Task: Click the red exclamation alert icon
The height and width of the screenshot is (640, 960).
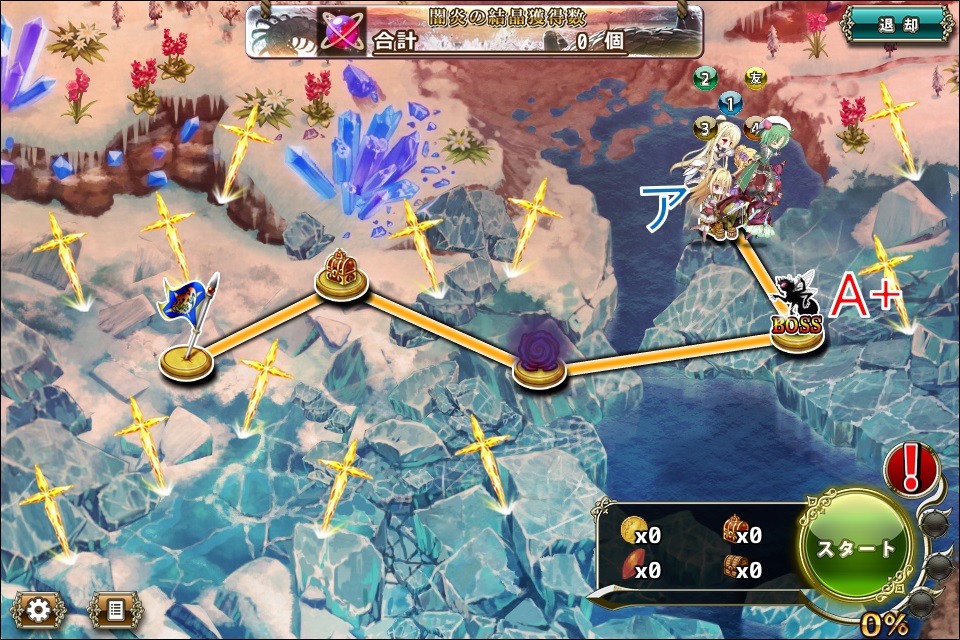Action: pyautogui.click(x=912, y=468)
